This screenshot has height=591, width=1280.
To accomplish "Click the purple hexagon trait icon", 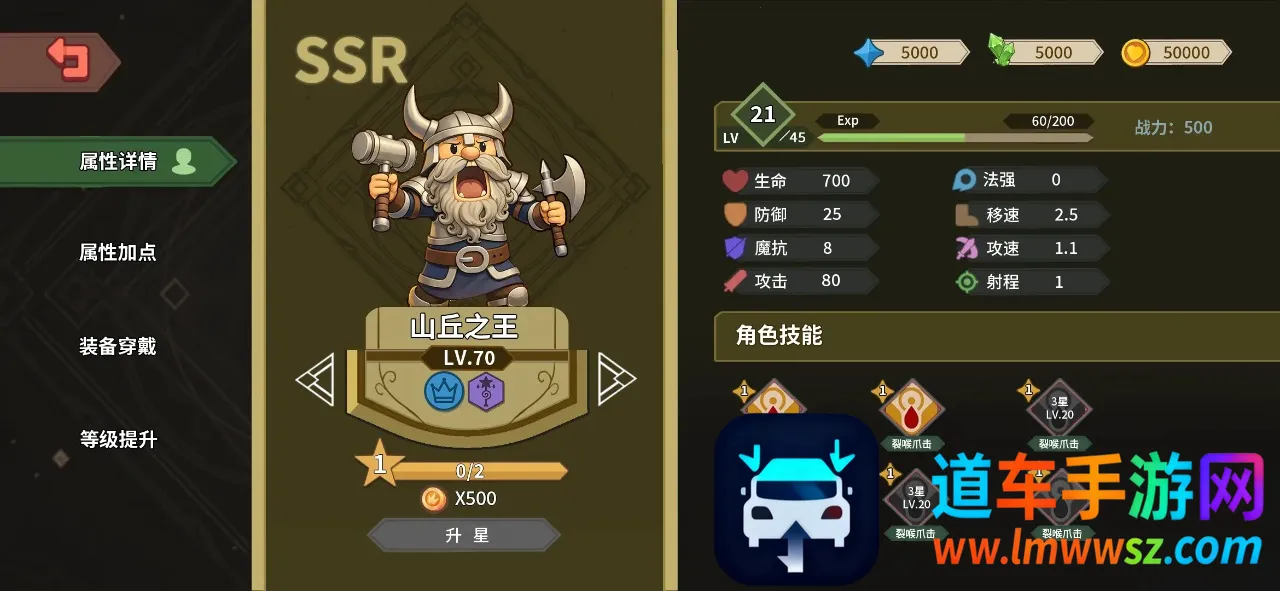I will pyautogui.click(x=486, y=390).
